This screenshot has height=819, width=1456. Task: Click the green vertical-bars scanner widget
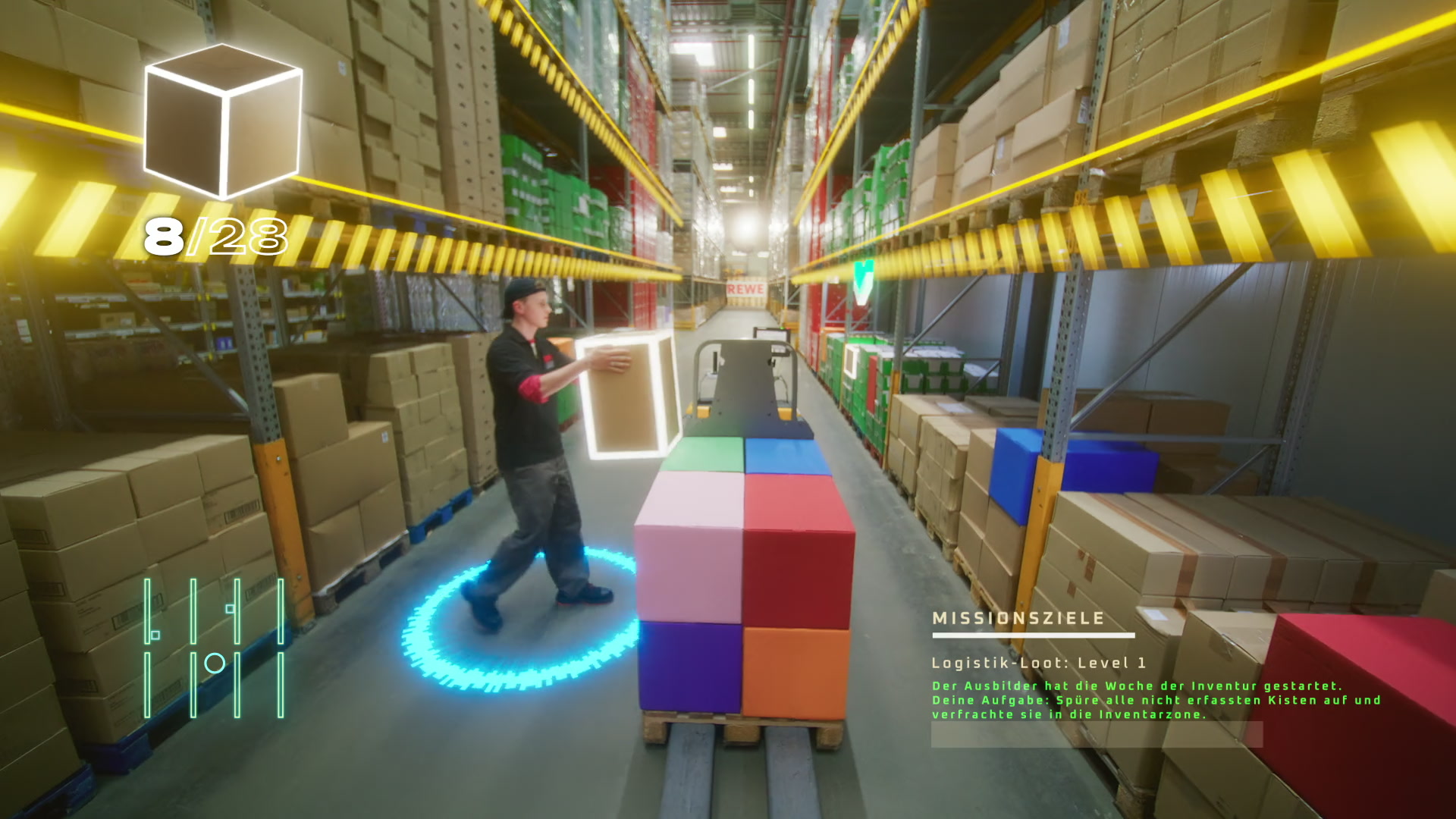tap(215, 648)
